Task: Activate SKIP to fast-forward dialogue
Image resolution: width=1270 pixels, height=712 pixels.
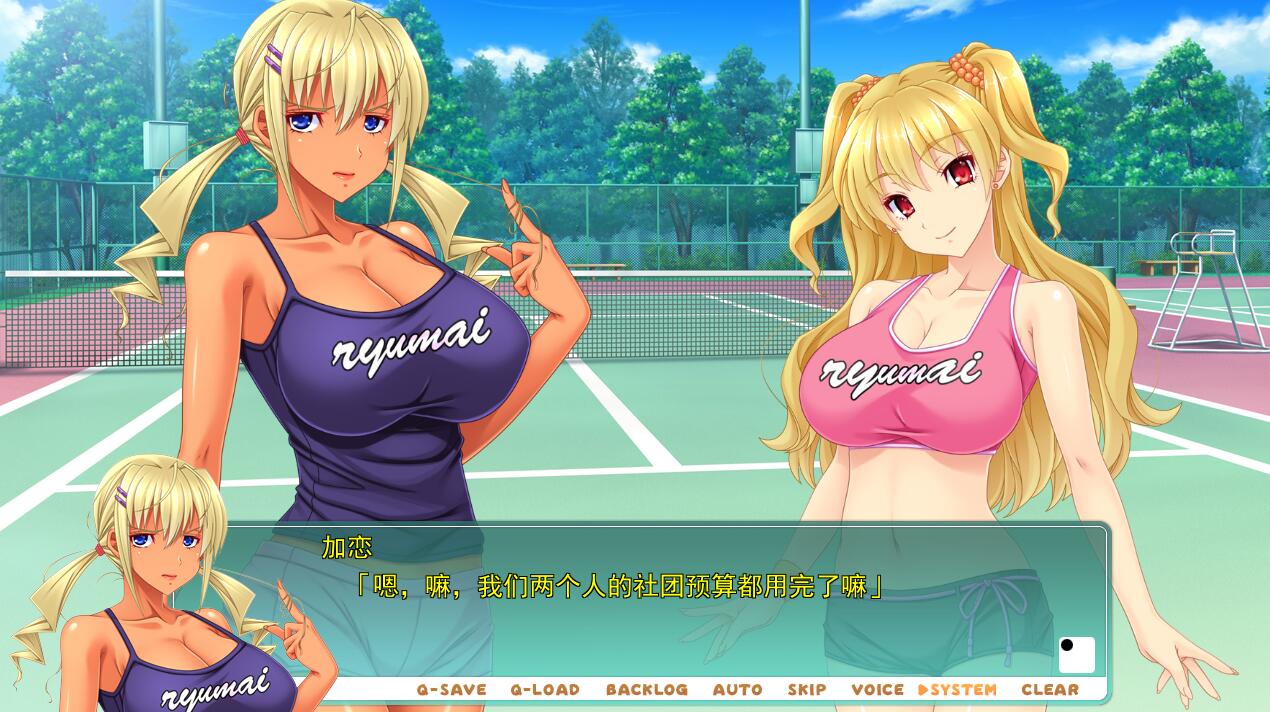Action: pyautogui.click(x=806, y=689)
